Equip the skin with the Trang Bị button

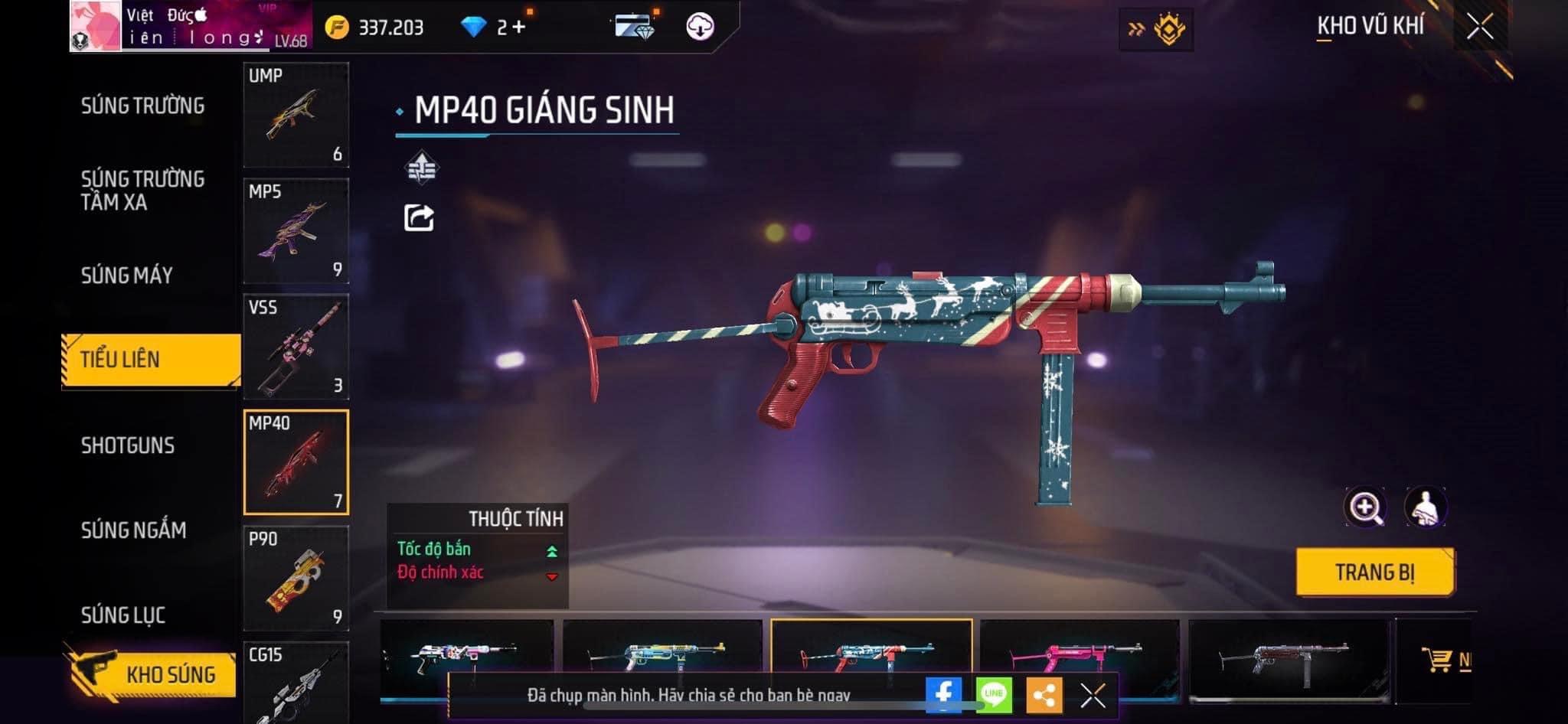[1375, 572]
